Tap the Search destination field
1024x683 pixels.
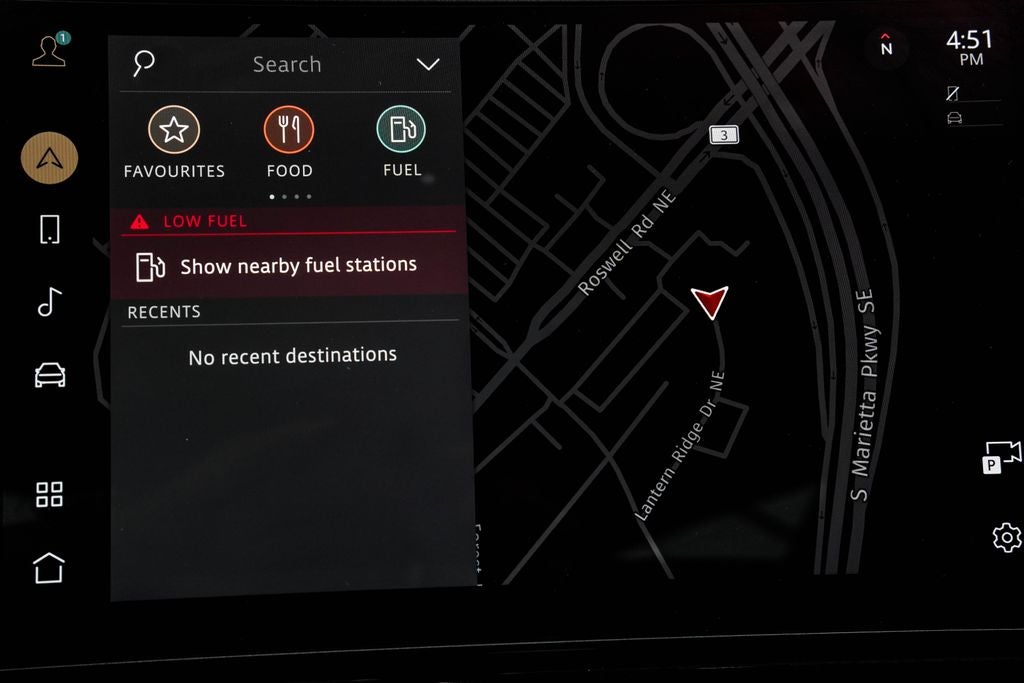(x=287, y=65)
